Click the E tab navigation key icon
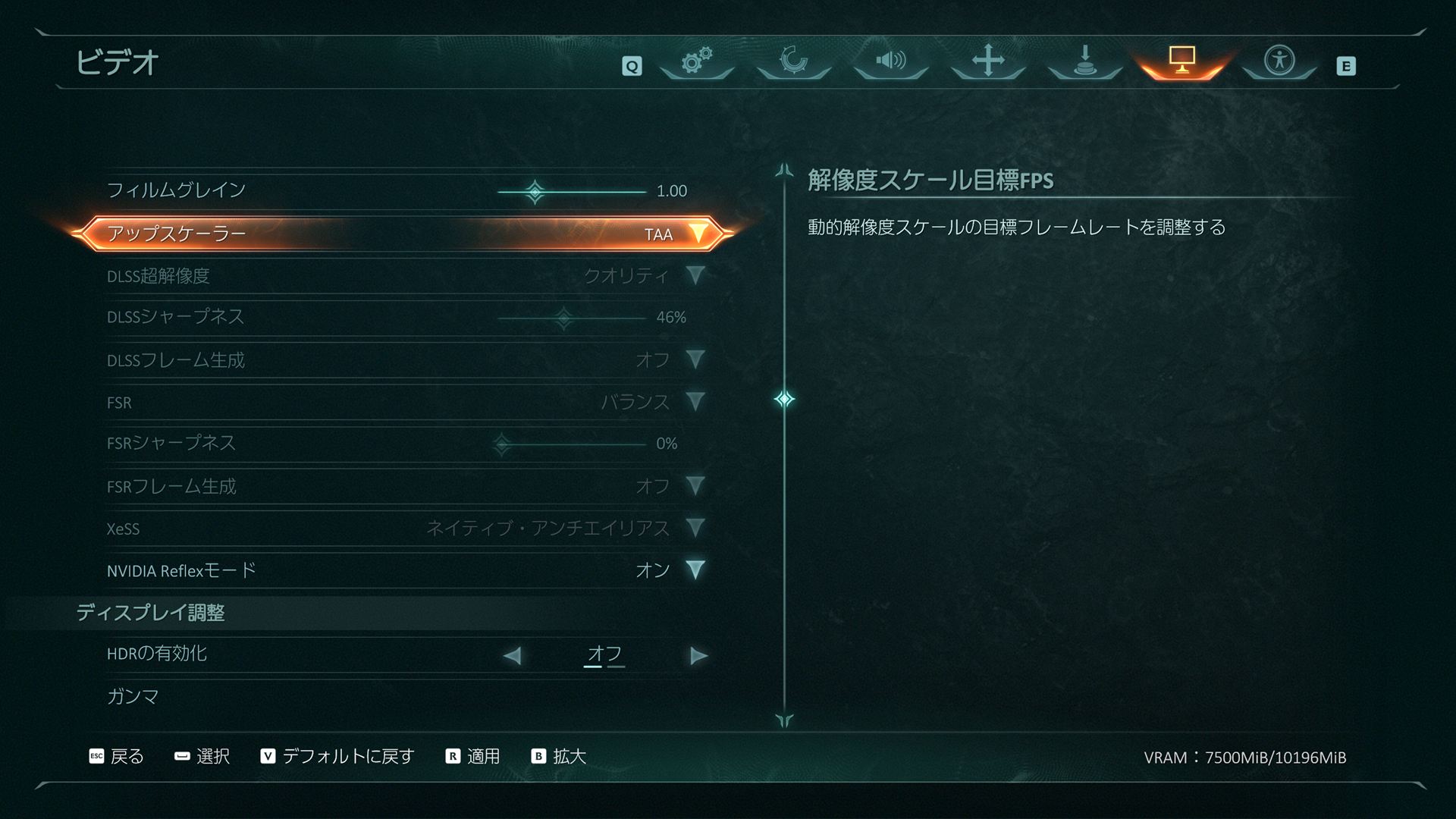Viewport: 1456px width, 819px height. pos(1348,66)
